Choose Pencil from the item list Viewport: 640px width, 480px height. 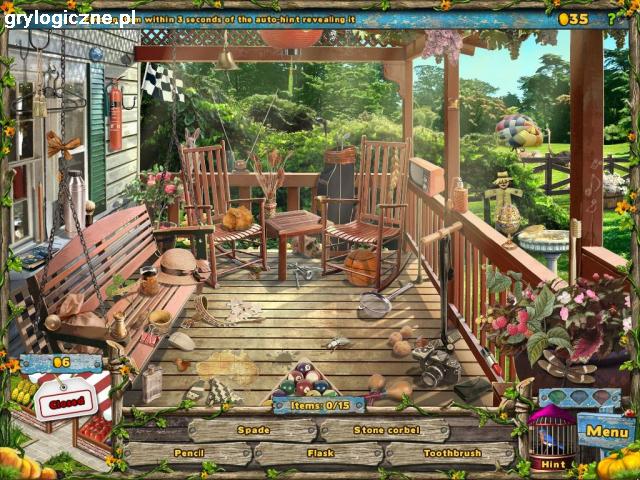point(187,453)
